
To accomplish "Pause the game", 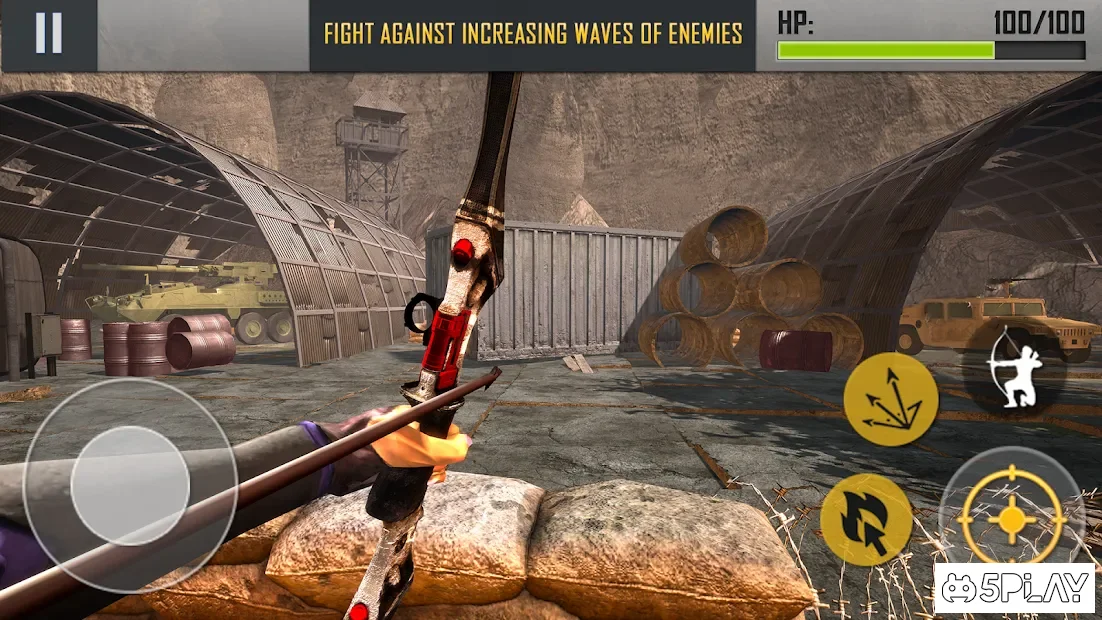I will (x=48, y=34).
